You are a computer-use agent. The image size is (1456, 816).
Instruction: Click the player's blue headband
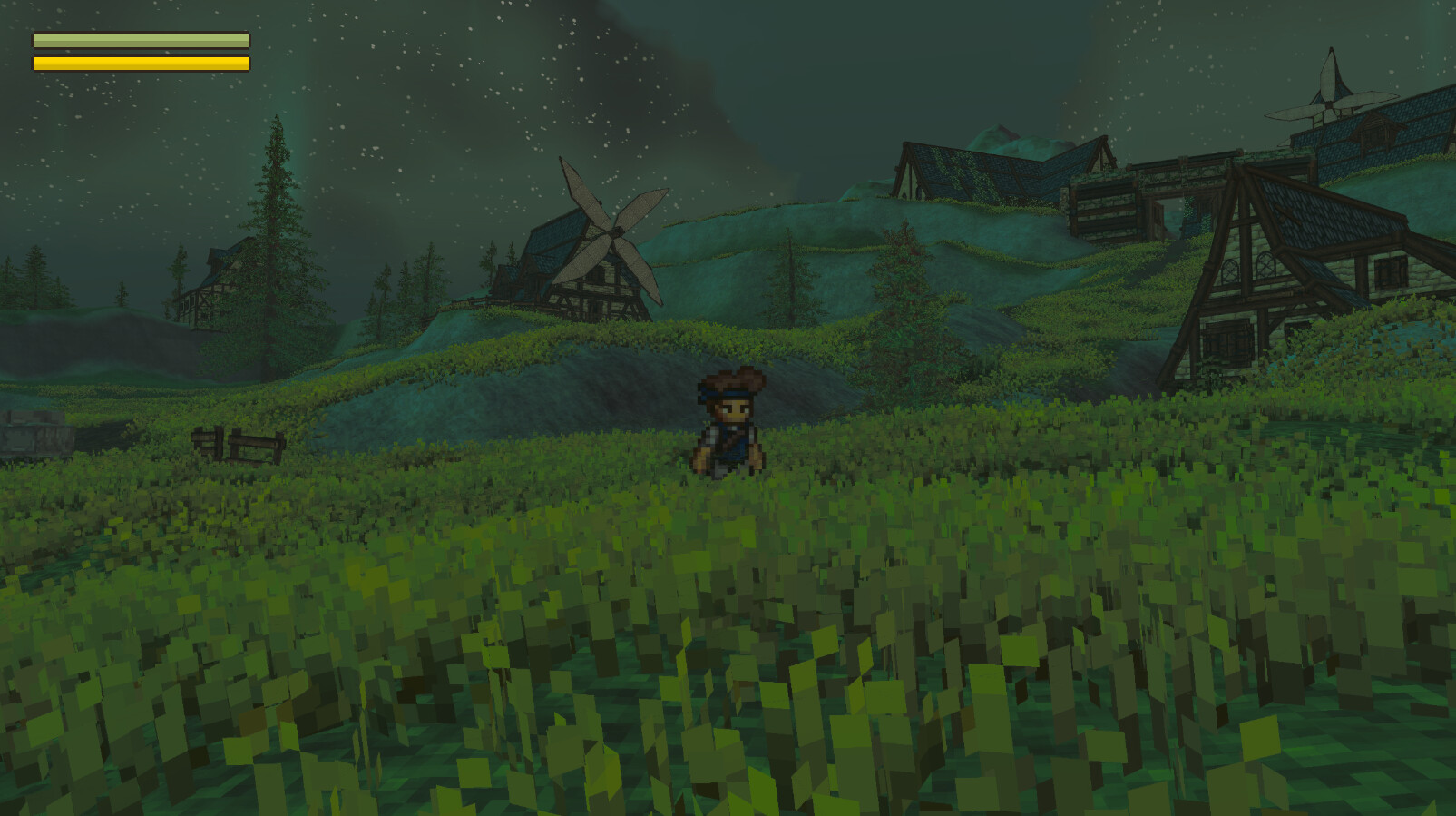pos(726,393)
